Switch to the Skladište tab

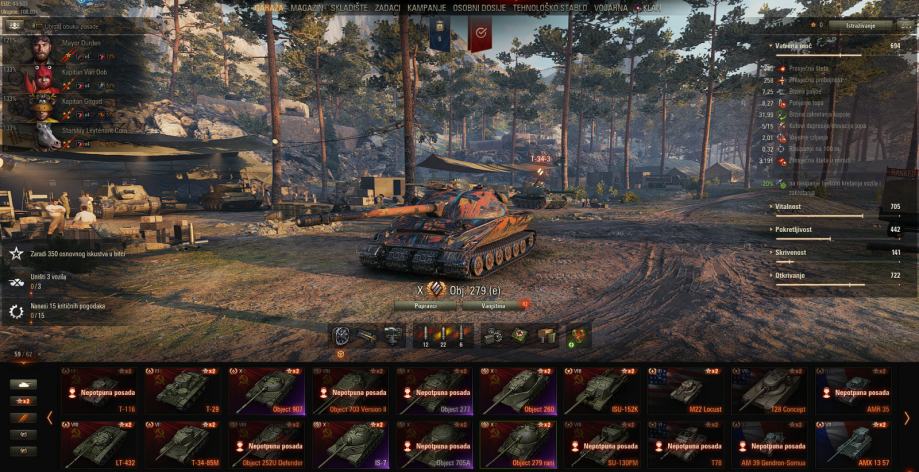click(351, 7)
